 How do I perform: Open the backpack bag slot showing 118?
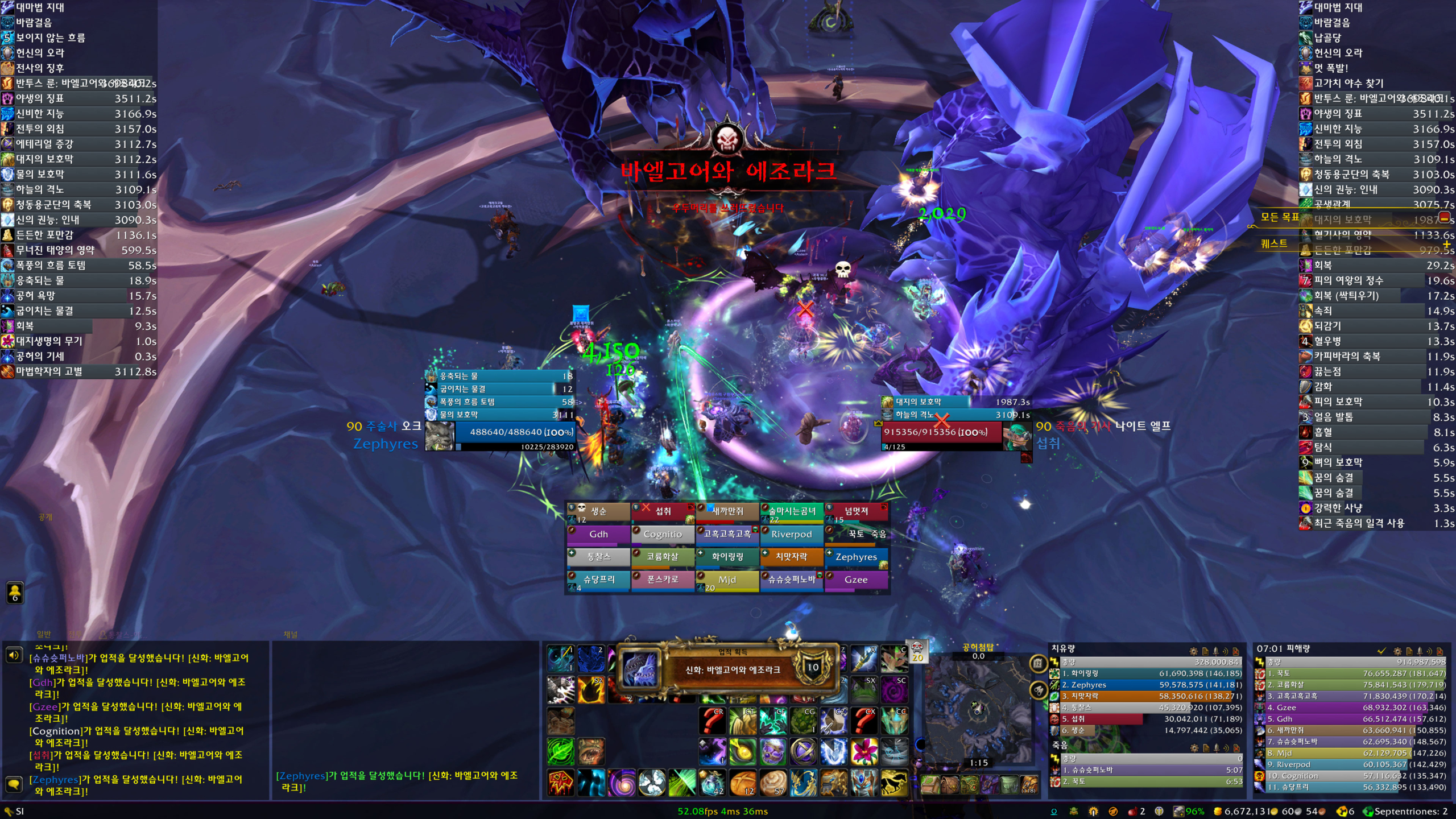click(1028, 785)
